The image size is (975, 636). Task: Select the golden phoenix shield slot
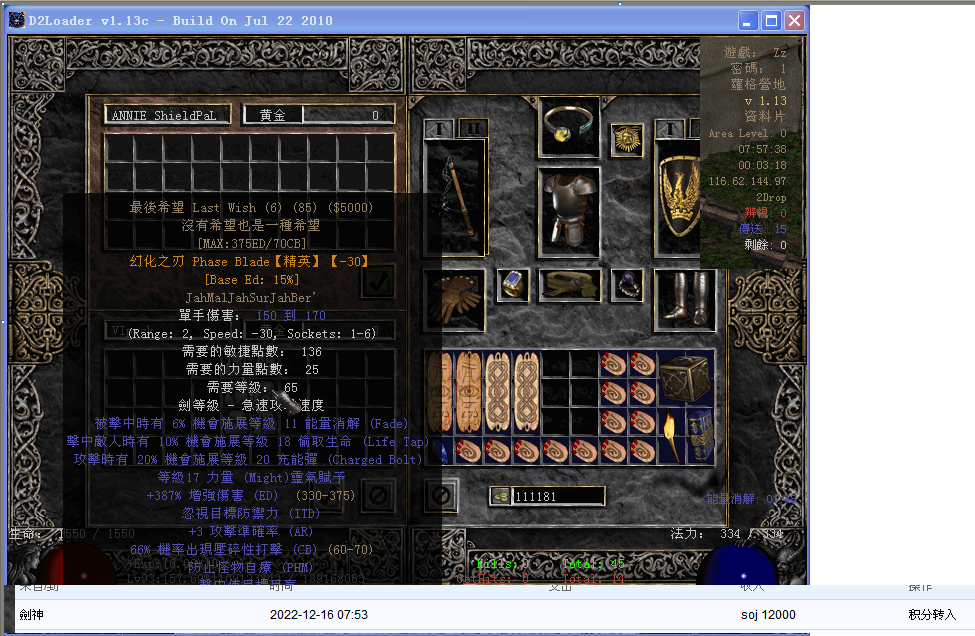pos(685,196)
